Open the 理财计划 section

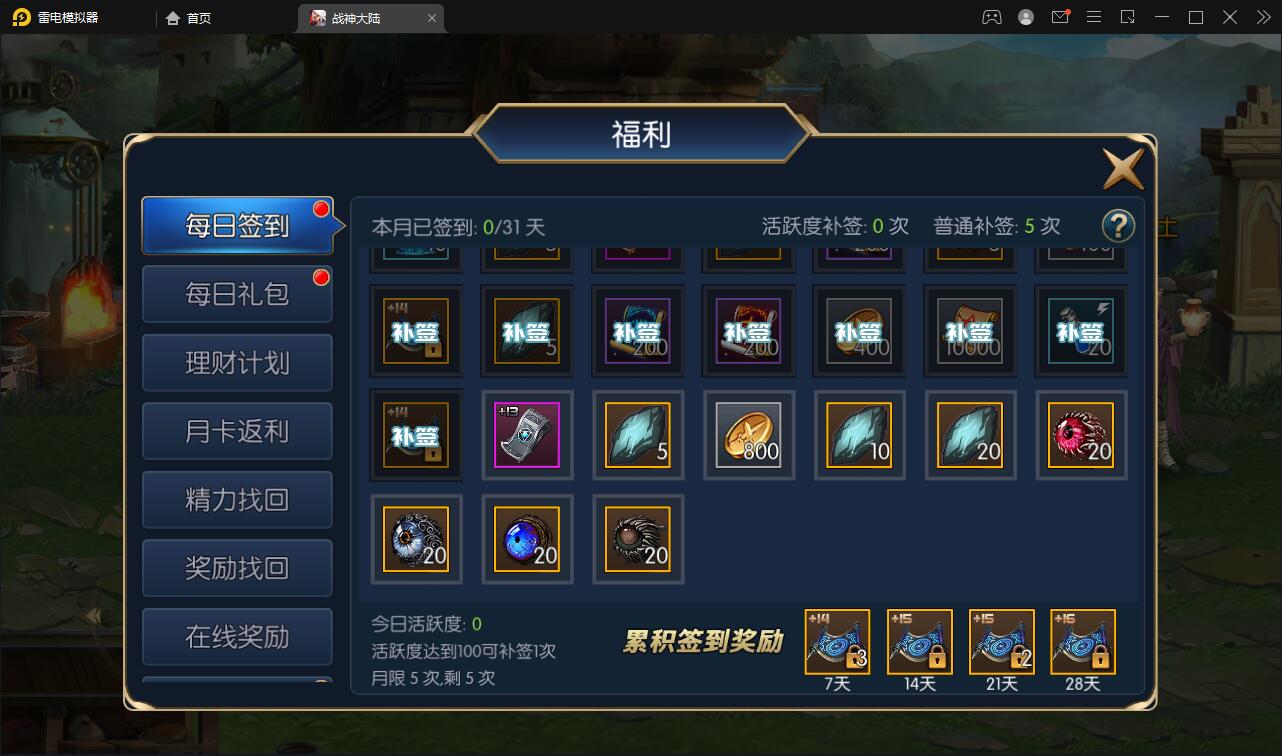(236, 362)
